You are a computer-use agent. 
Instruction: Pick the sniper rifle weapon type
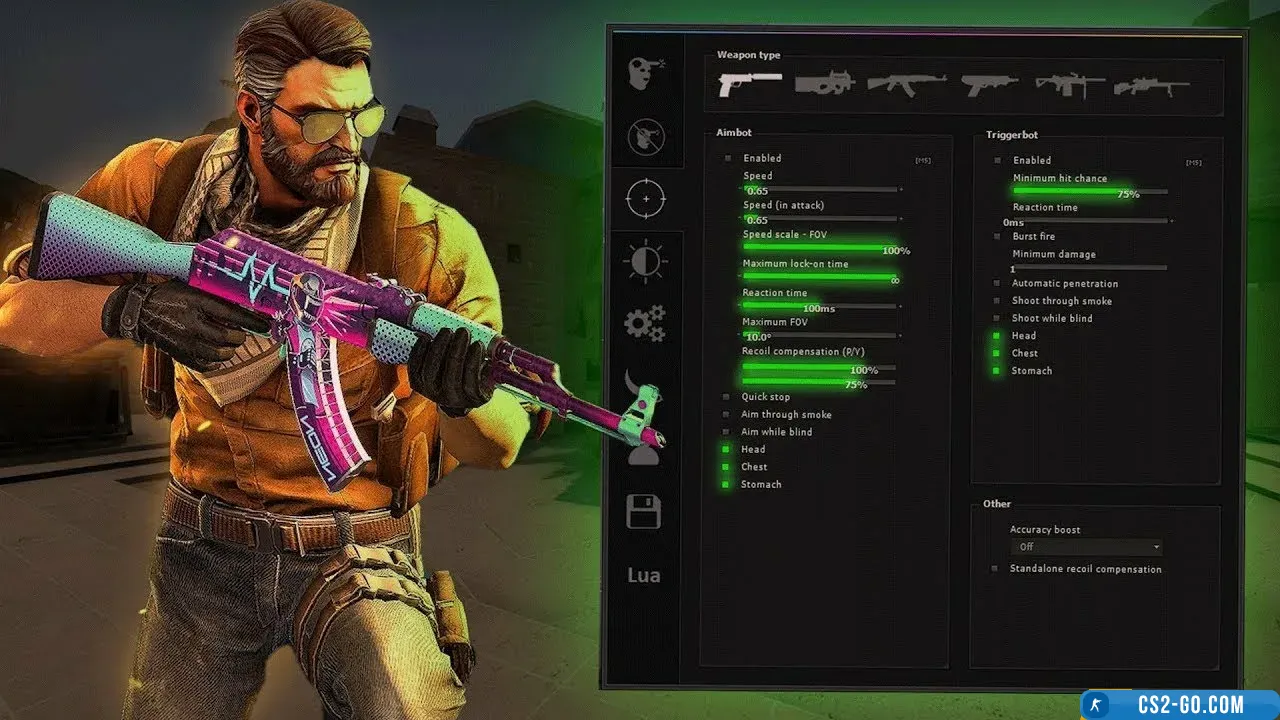(1151, 86)
